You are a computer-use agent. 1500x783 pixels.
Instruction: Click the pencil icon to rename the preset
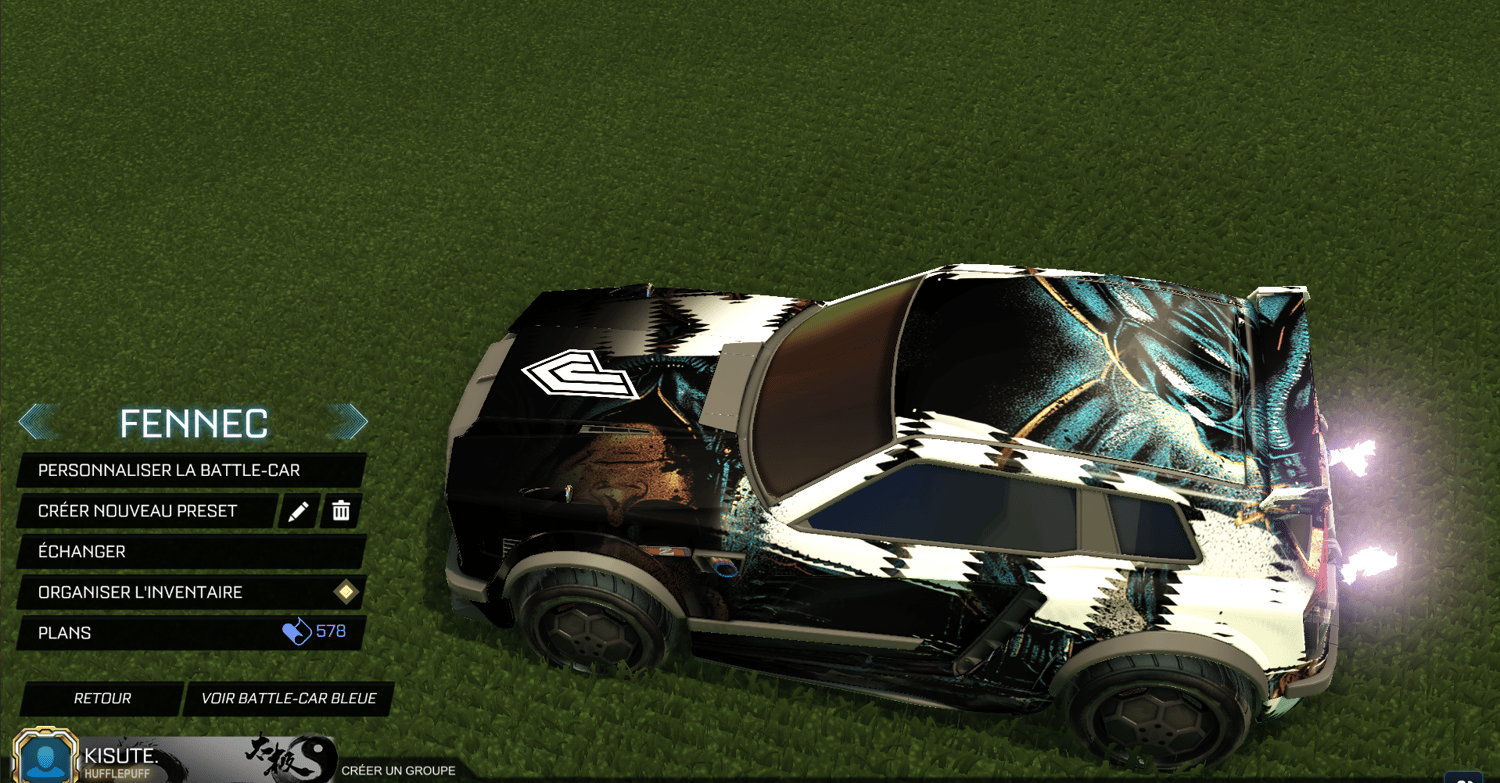[x=299, y=511]
